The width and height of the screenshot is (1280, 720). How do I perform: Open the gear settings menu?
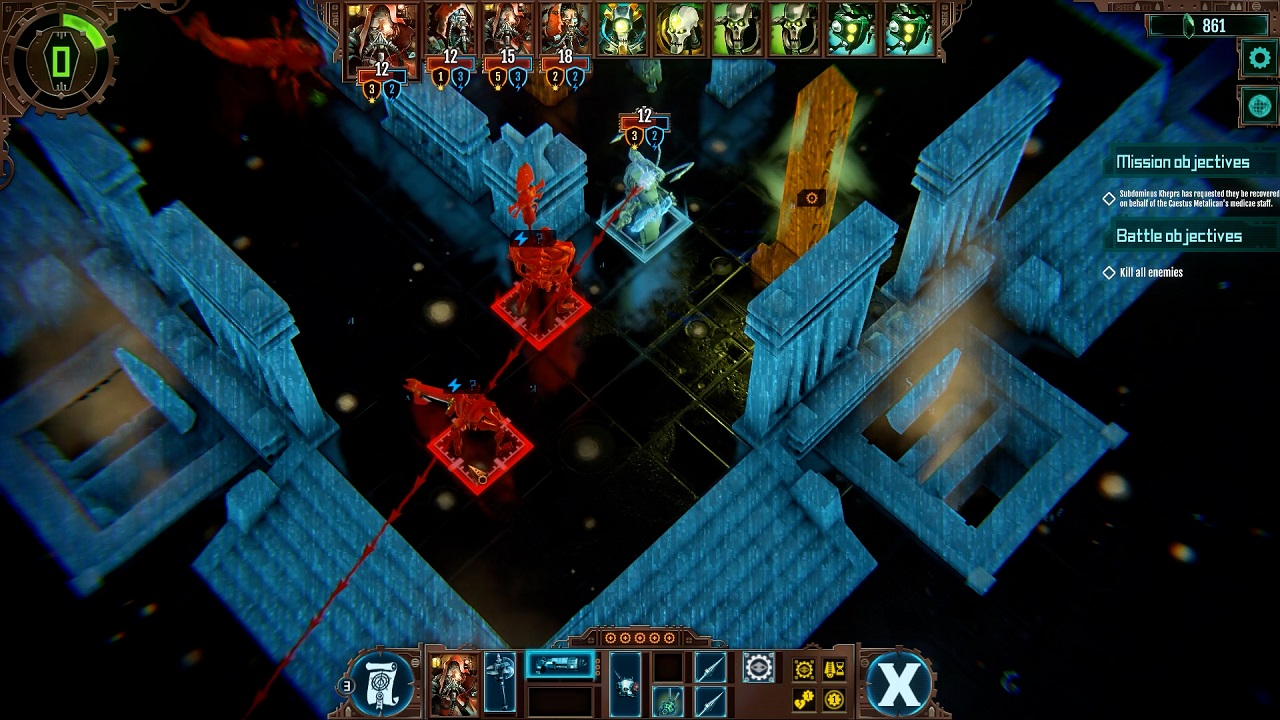click(x=1259, y=58)
